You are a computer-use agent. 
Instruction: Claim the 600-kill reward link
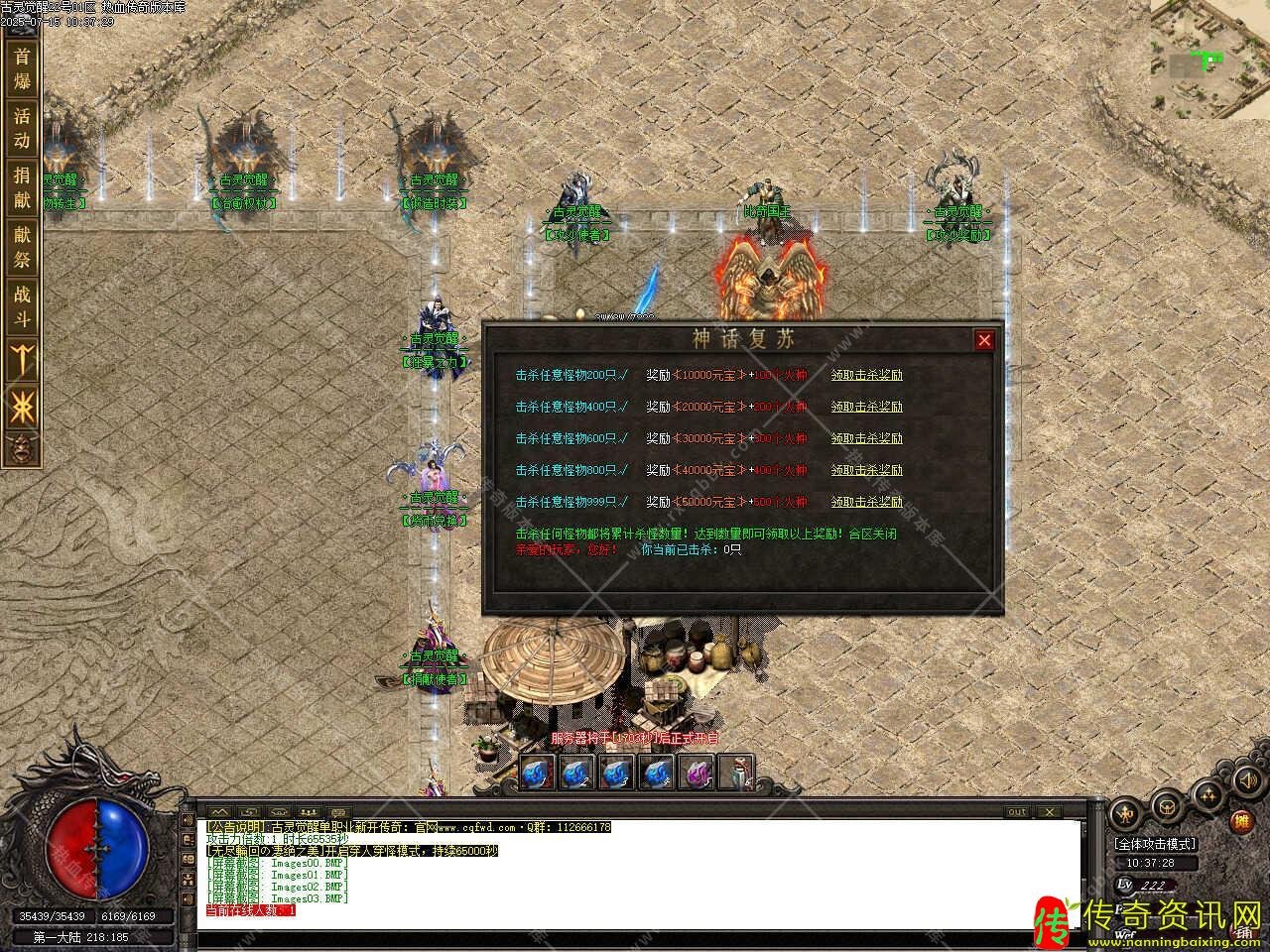pyautogui.click(x=866, y=438)
